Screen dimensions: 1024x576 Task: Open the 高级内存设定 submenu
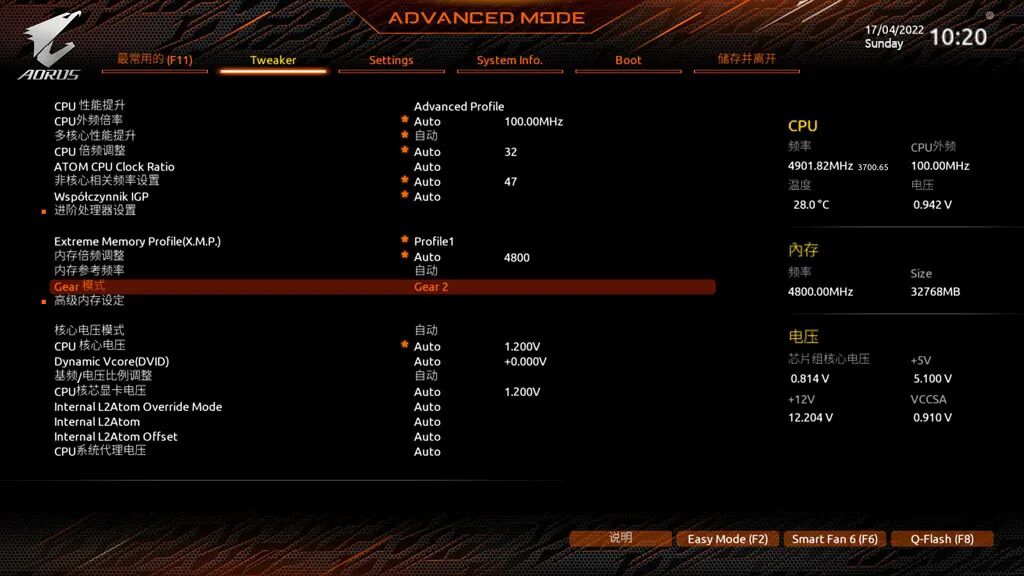tap(89, 300)
